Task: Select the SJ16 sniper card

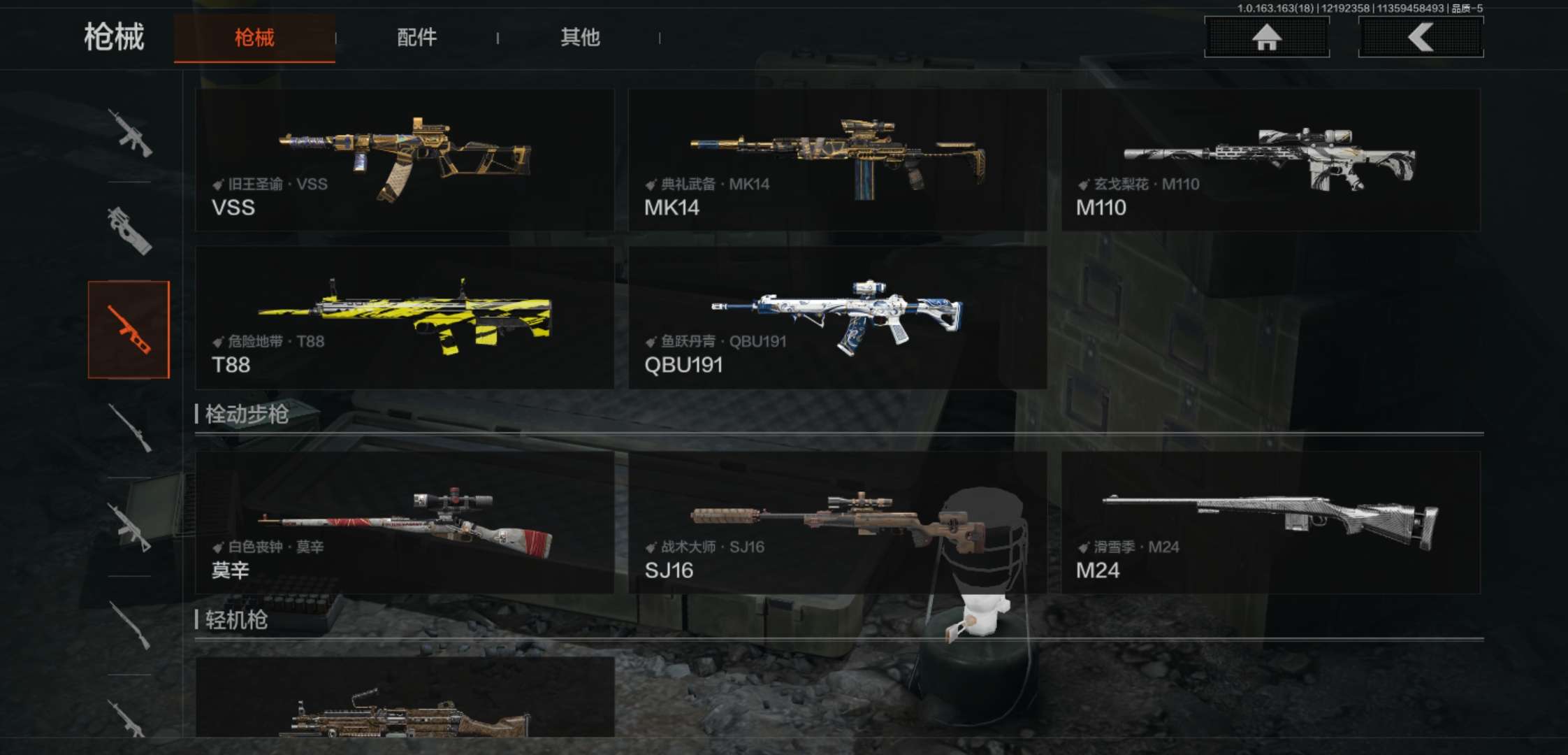Action: (x=837, y=523)
